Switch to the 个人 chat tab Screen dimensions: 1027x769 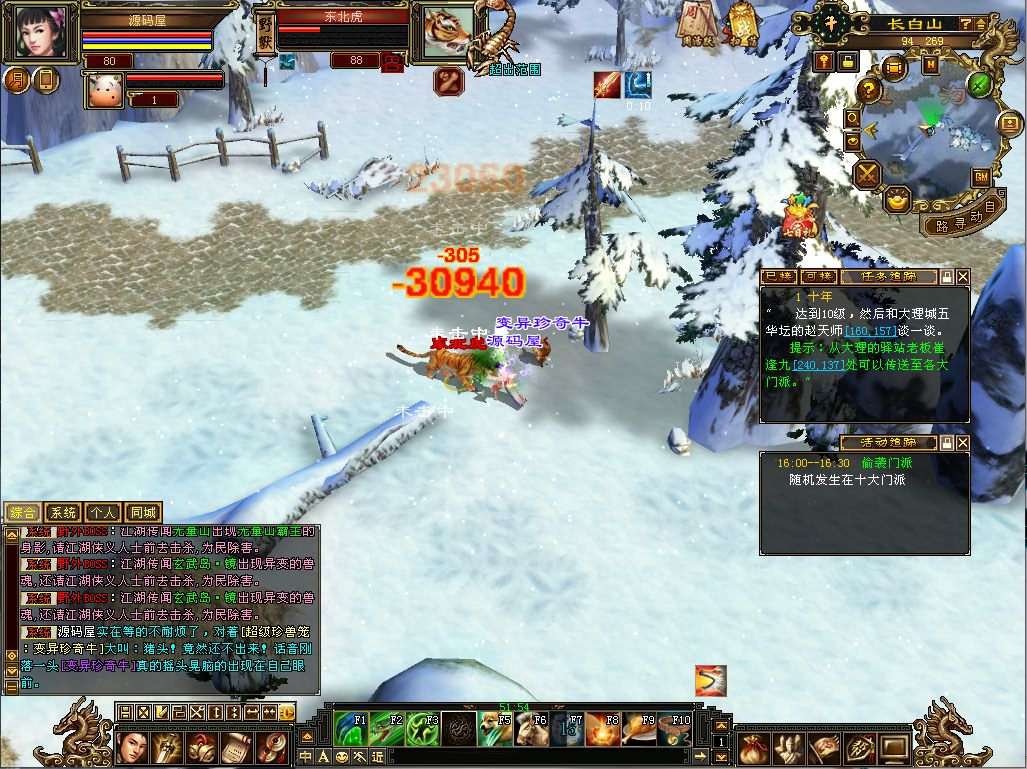(102, 513)
